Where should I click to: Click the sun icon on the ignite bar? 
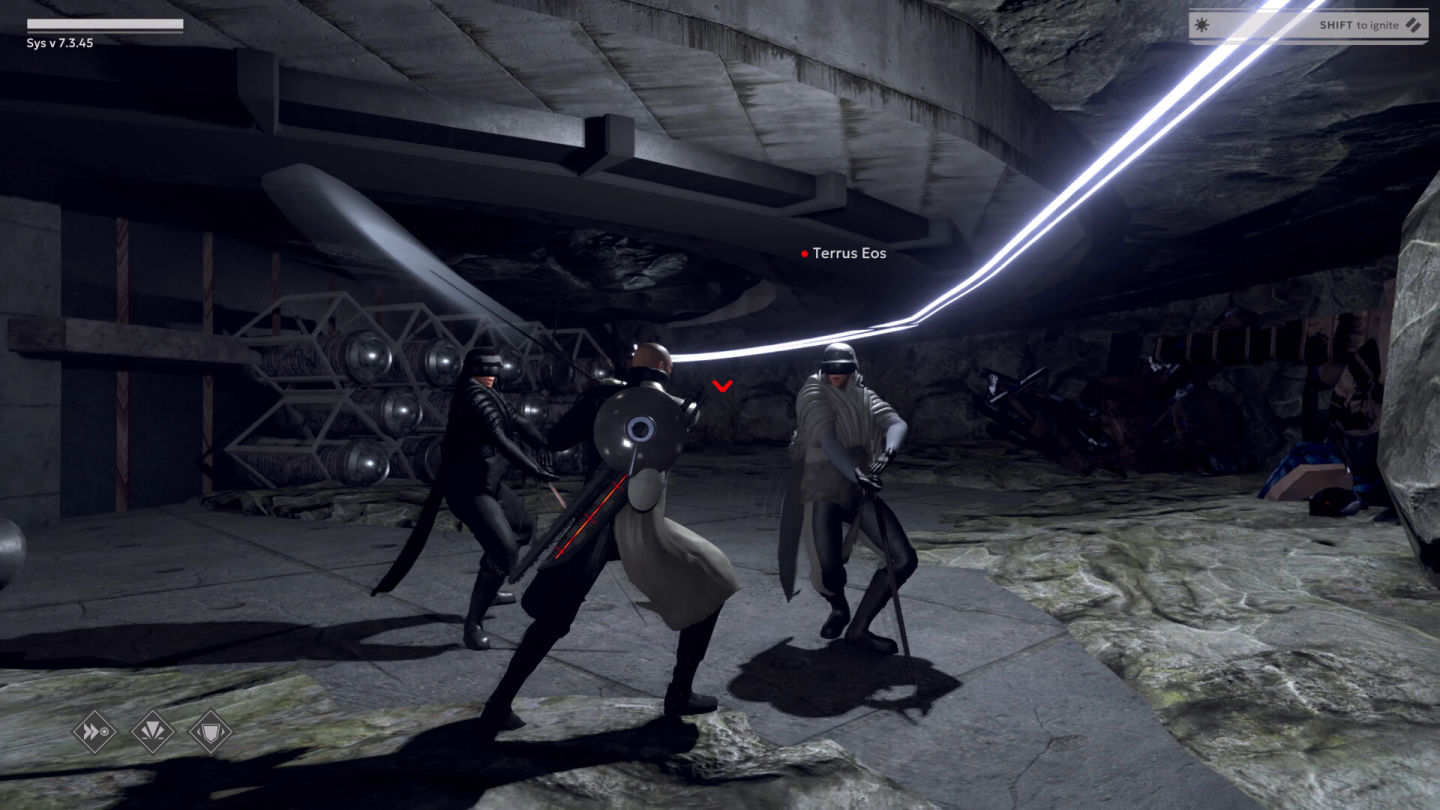1202,24
